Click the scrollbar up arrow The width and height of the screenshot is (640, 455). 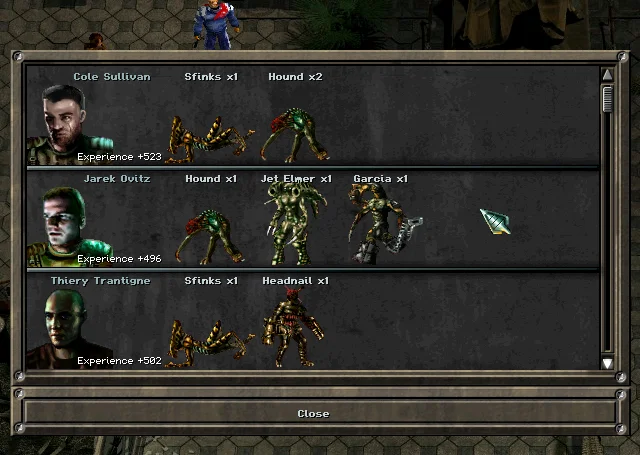(607, 75)
